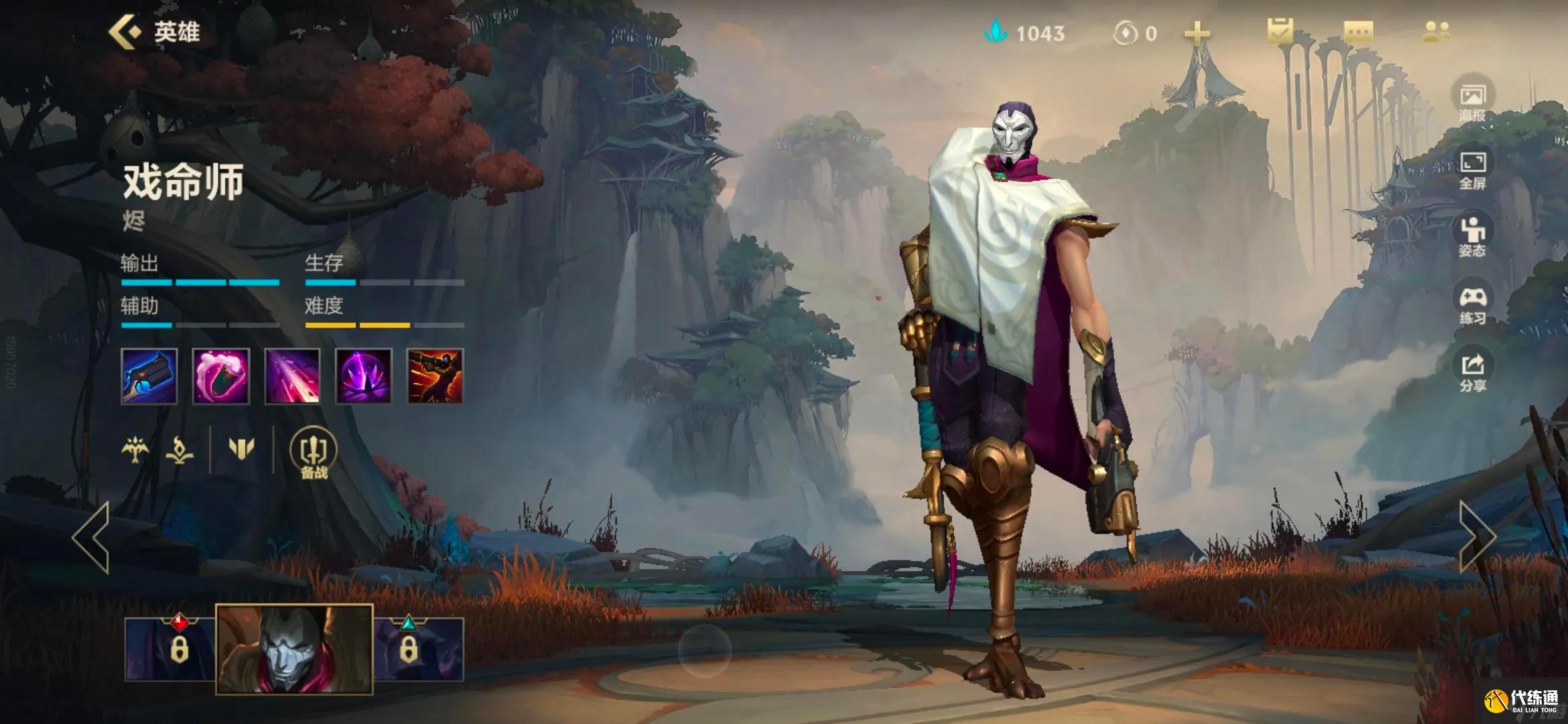
Task: Switch to 全屏 fullscreen view
Action: tap(1472, 170)
